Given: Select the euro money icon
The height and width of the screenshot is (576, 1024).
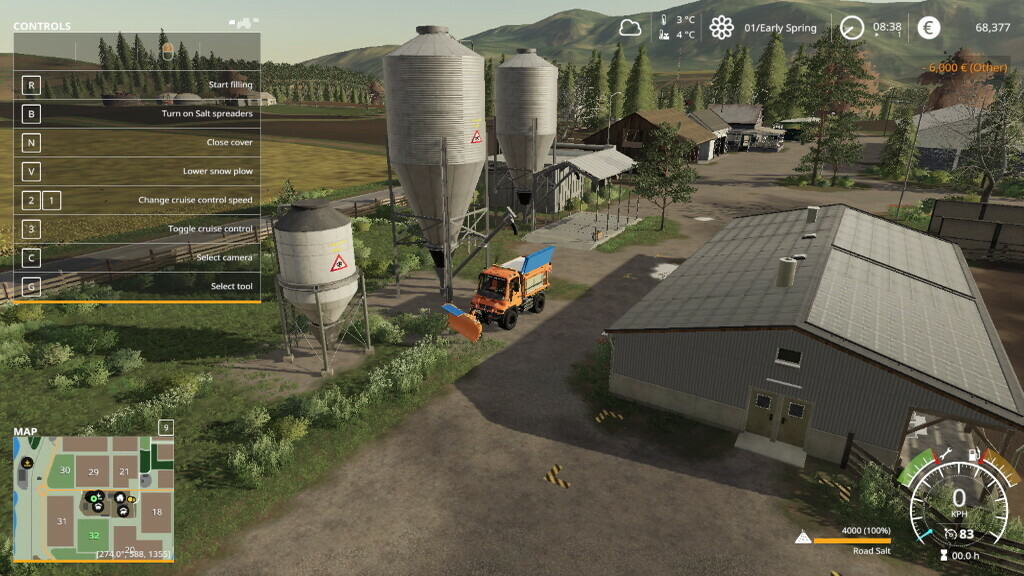Looking at the screenshot, I should (928, 27).
